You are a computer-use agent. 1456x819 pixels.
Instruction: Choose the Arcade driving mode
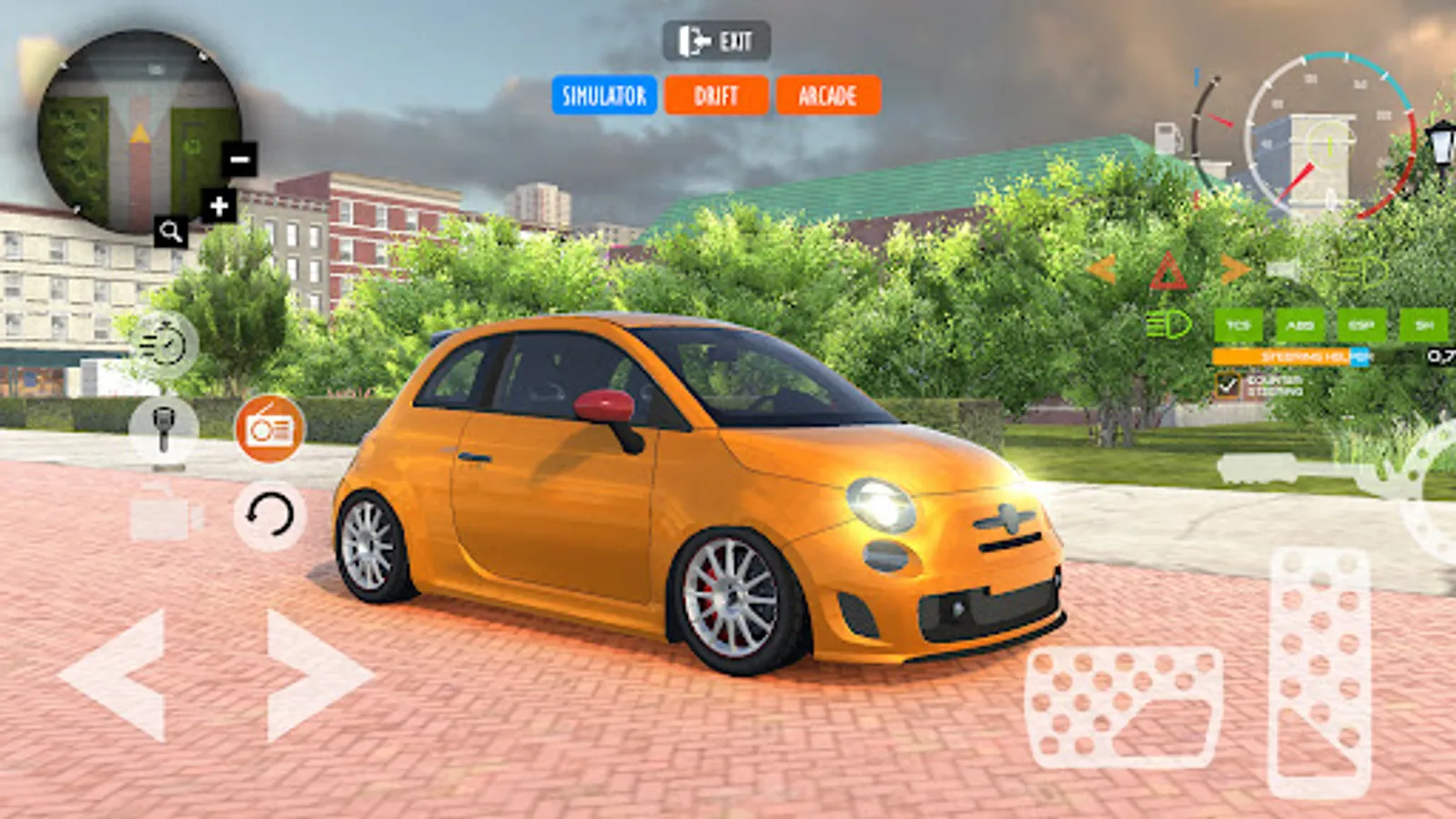tap(828, 96)
